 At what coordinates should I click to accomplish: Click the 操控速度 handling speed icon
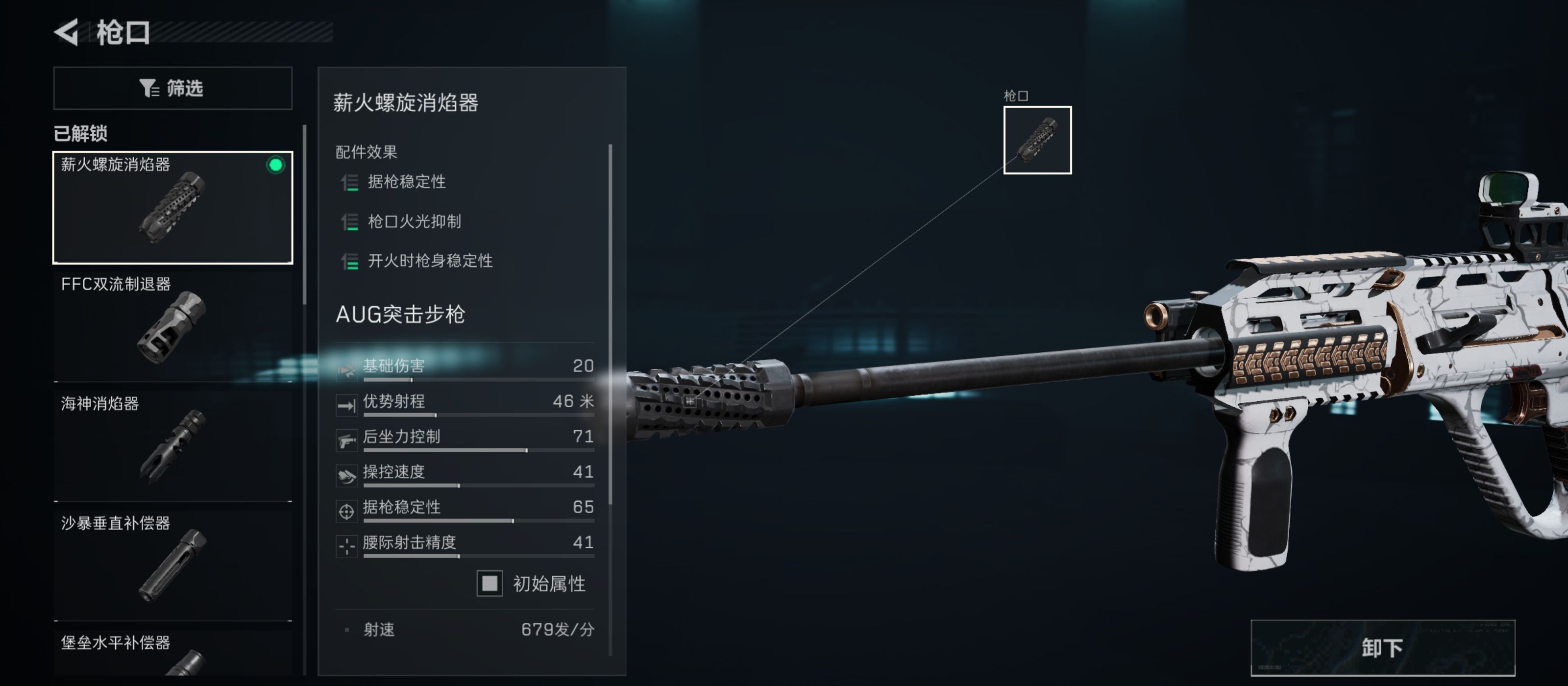346,473
